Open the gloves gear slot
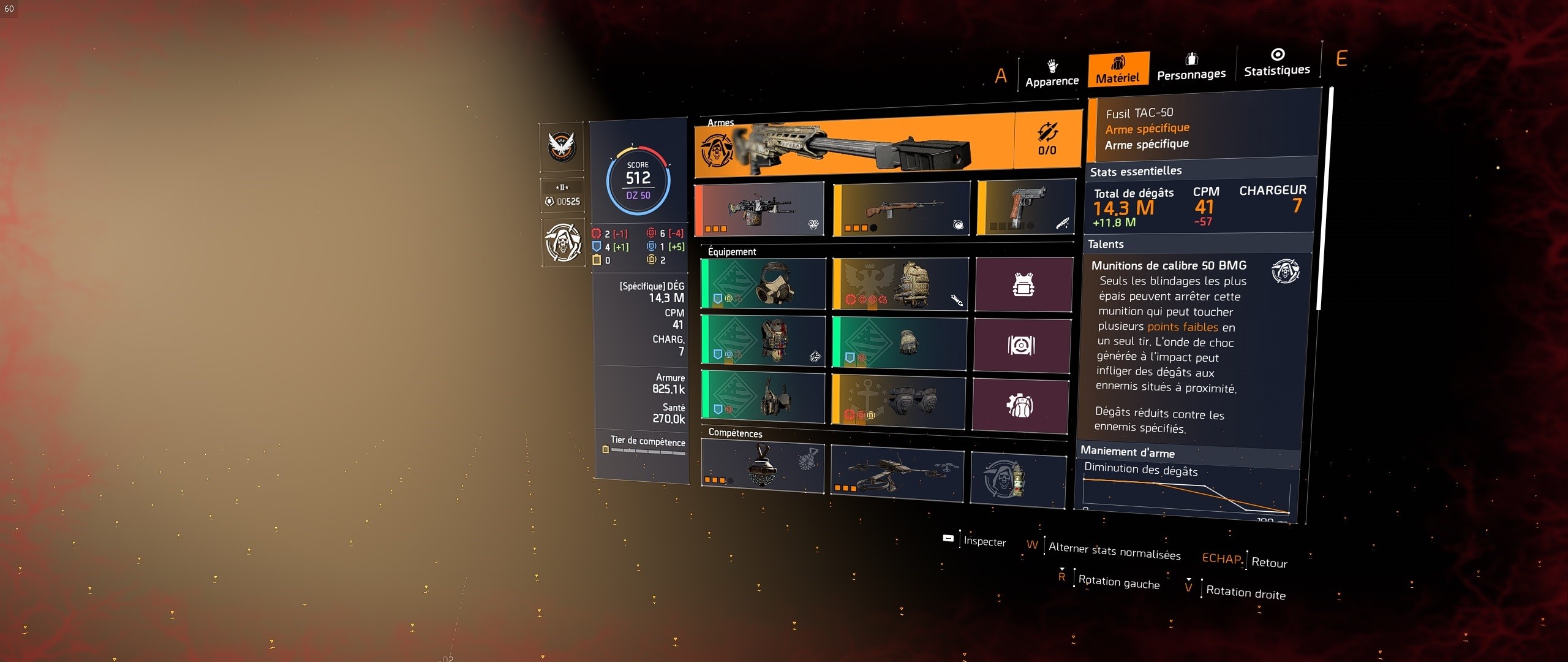 tap(899, 343)
